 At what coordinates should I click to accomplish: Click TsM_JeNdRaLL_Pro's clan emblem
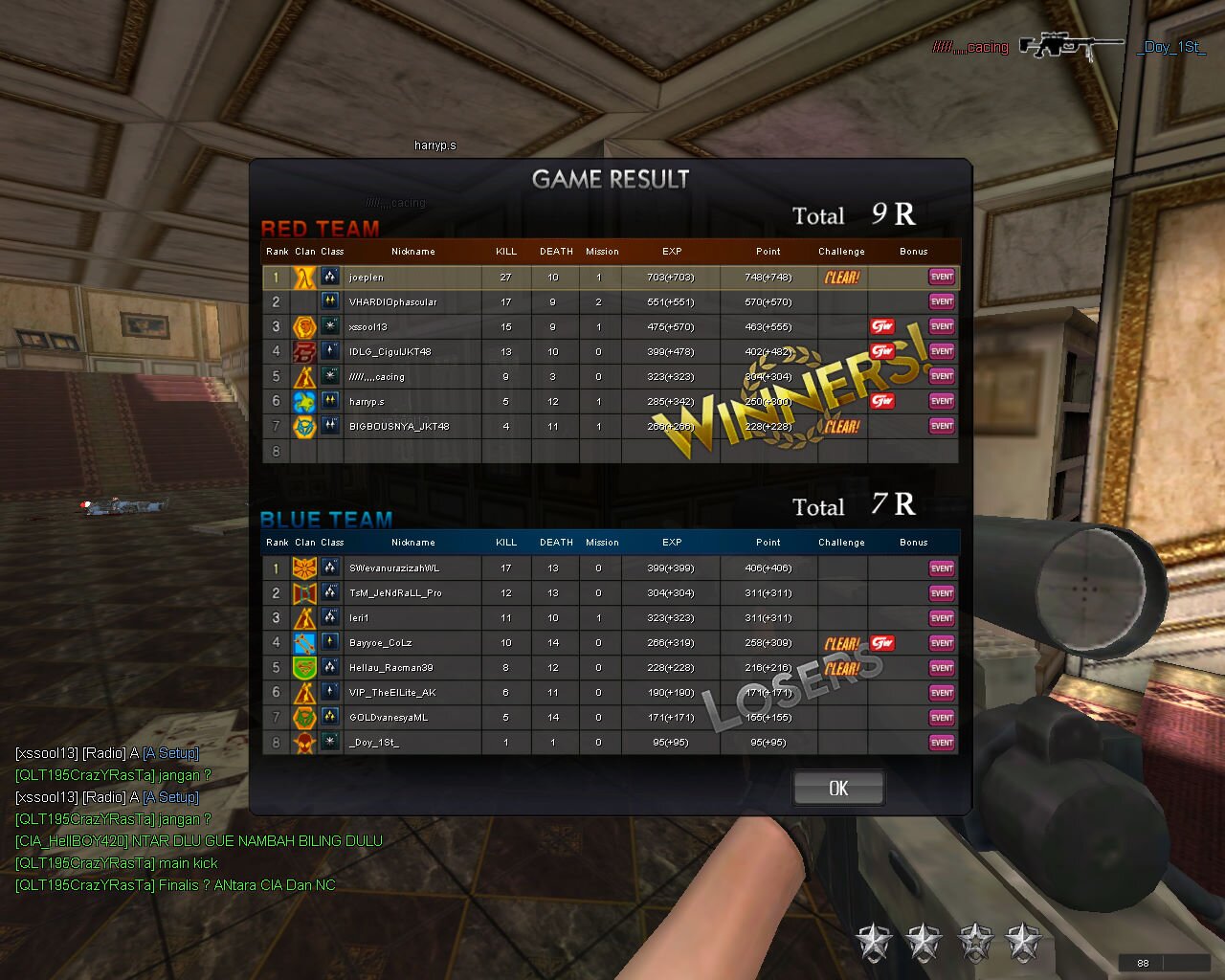pyautogui.click(x=304, y=592)
